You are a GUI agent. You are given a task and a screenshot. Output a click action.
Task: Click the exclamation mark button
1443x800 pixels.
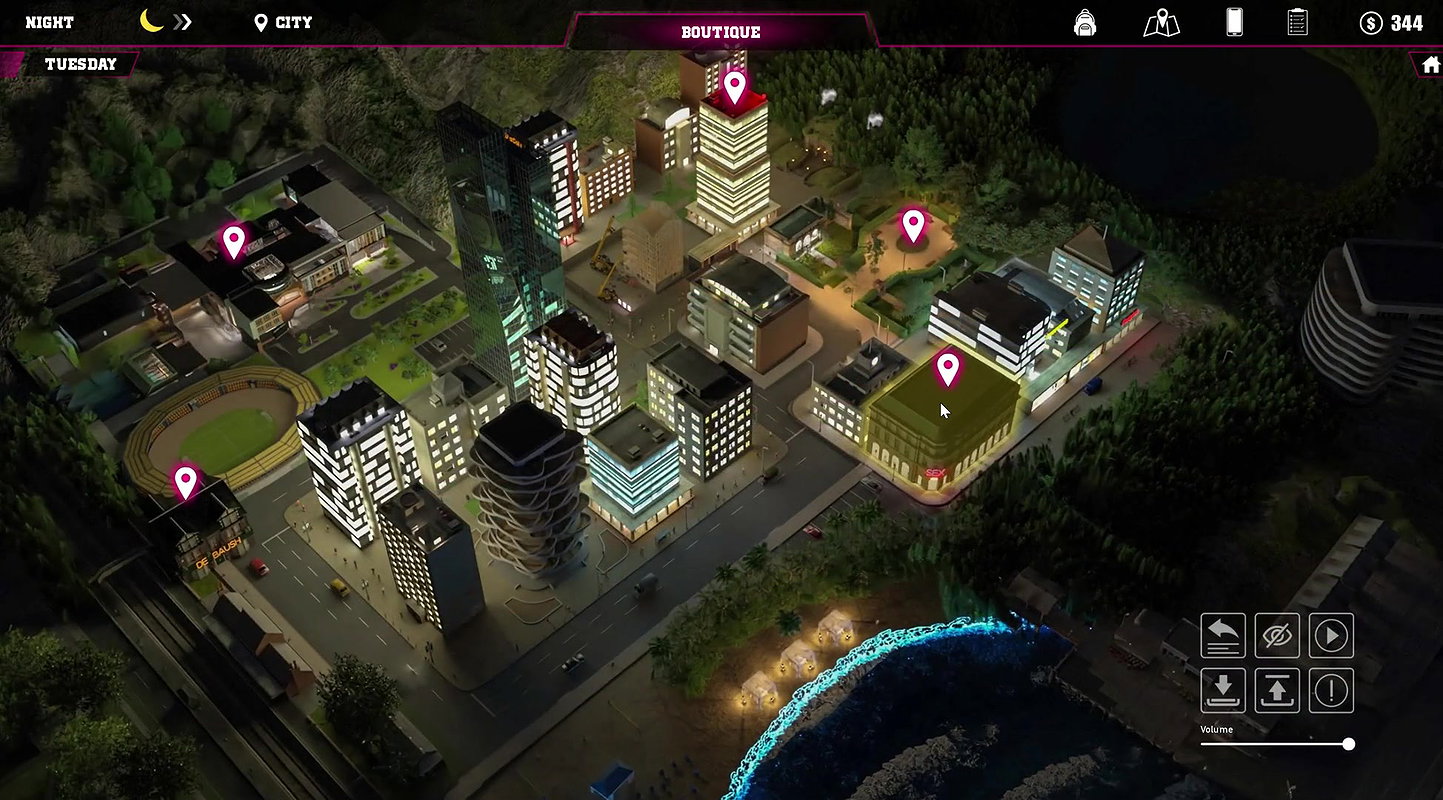click(1331, 690)
